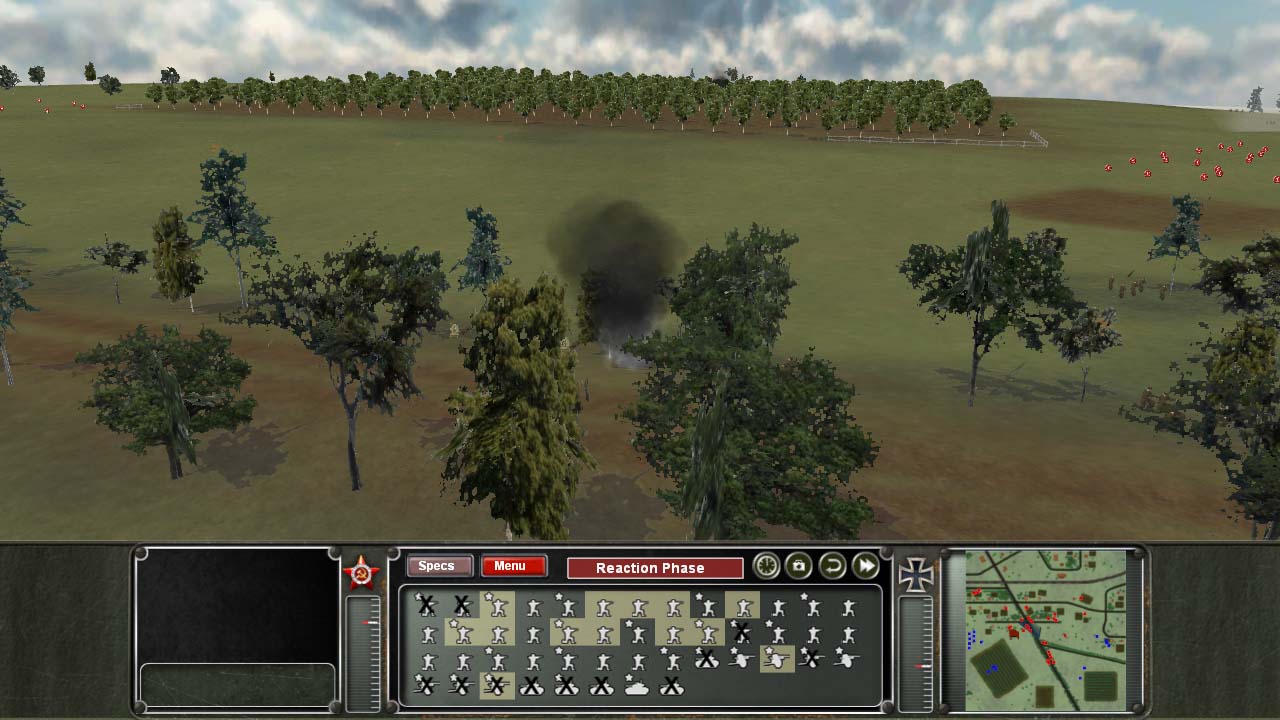The width and height of the screenshot is (1280, 720).
Task: Click the curved return arrow button
Action: pyautogui.click(x=832, y=566)
